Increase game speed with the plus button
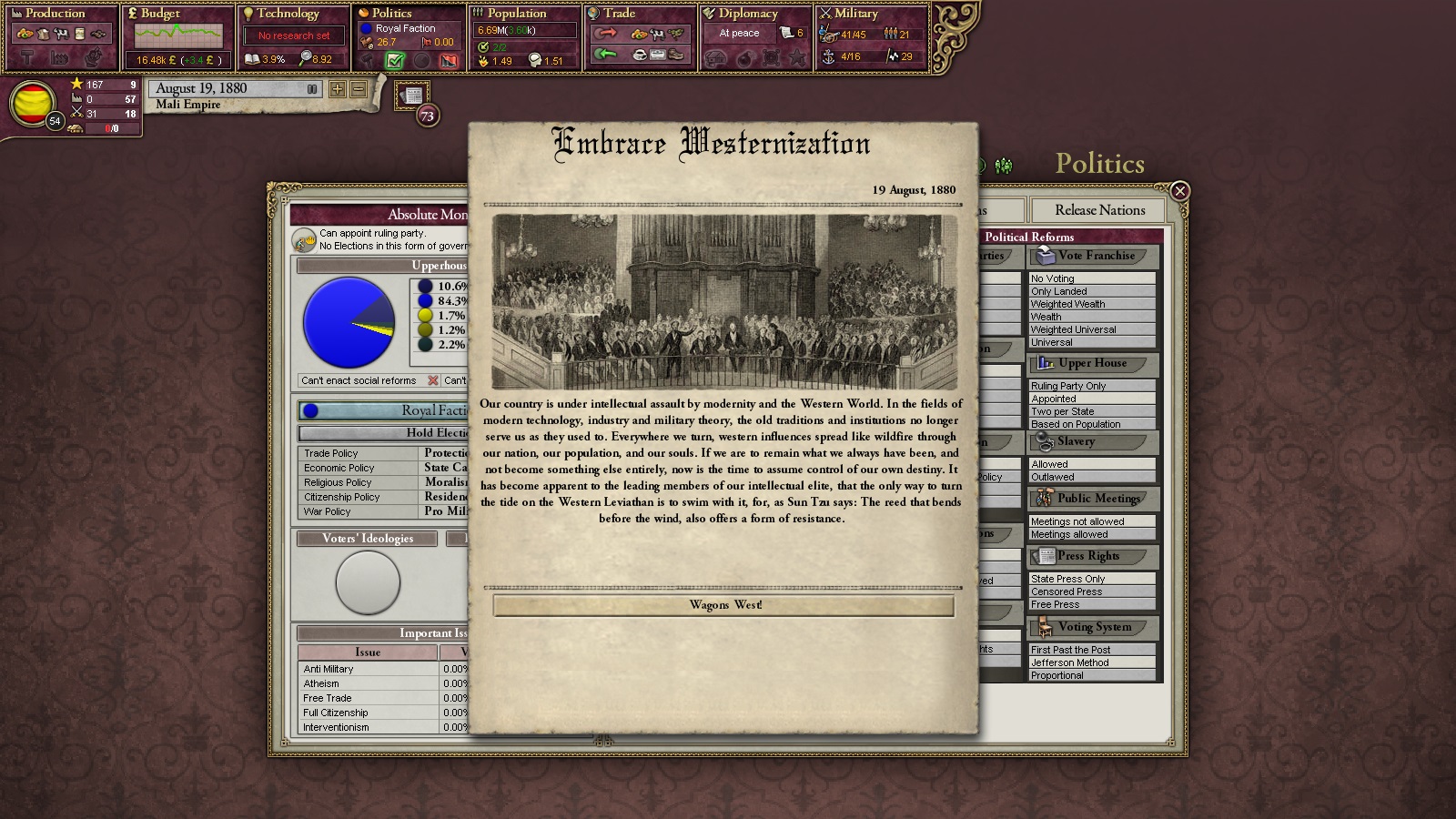The image size is (1456, 819). [338, 89]
